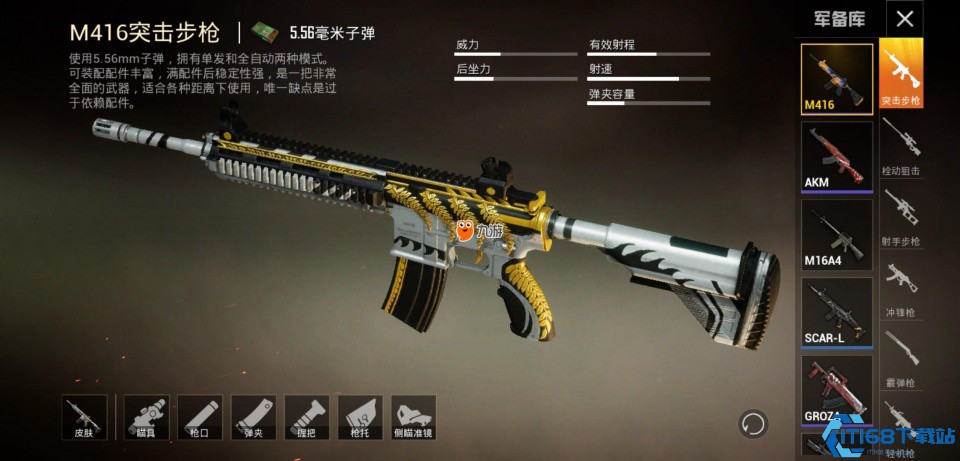Select the GROZA weapon thumbnail
Screen dimensions: 960x461
pos(837,391)
